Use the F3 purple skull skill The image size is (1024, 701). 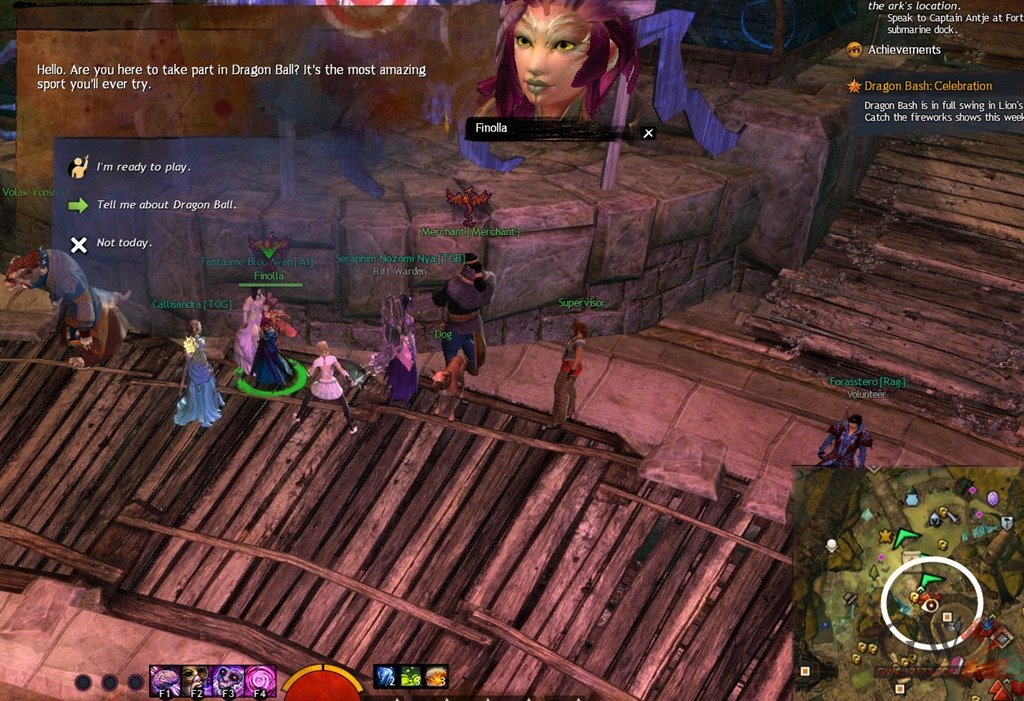click(x=227, y=681)
